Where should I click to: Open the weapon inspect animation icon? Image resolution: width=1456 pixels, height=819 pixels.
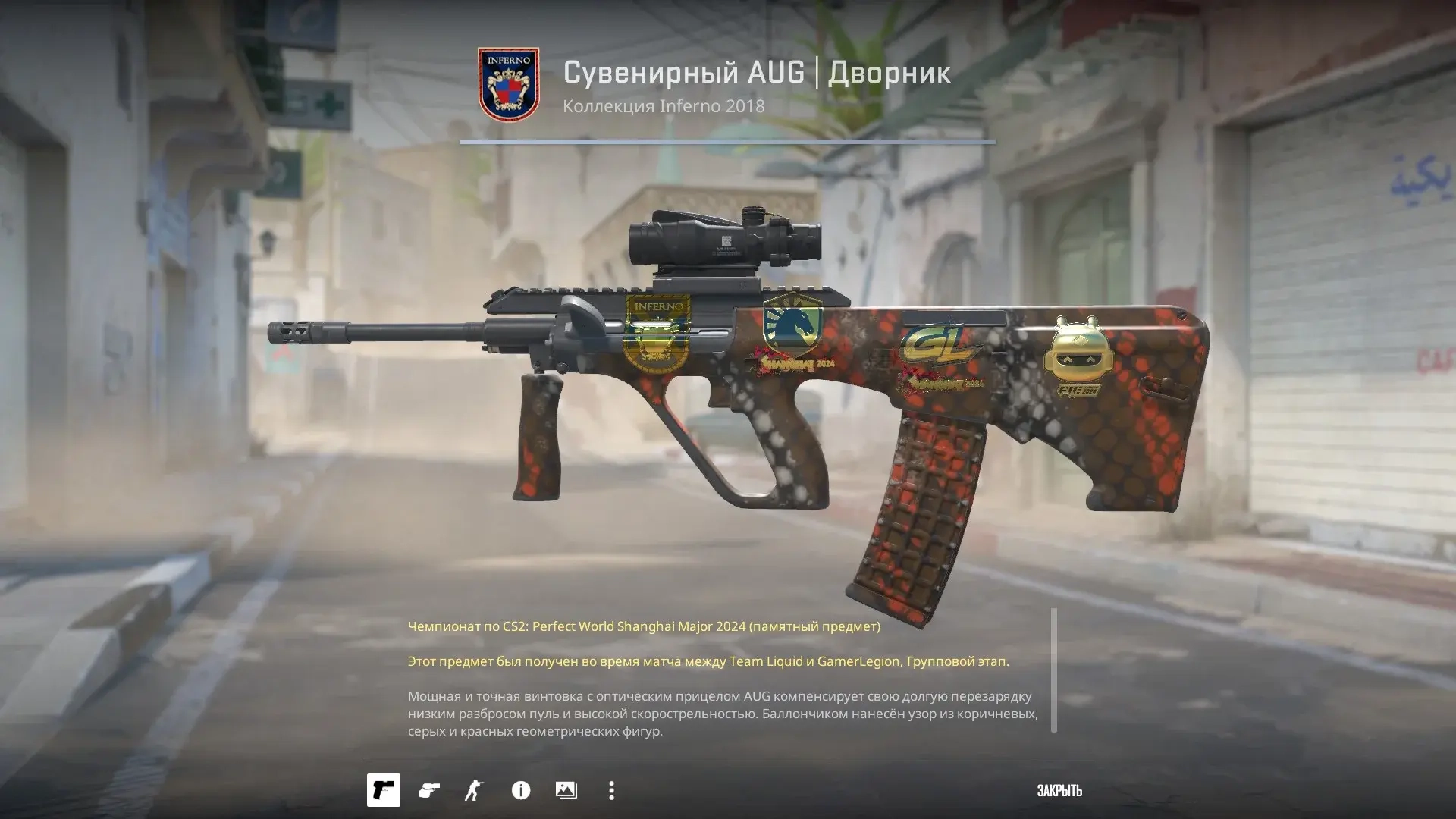[x=428, y=791]
